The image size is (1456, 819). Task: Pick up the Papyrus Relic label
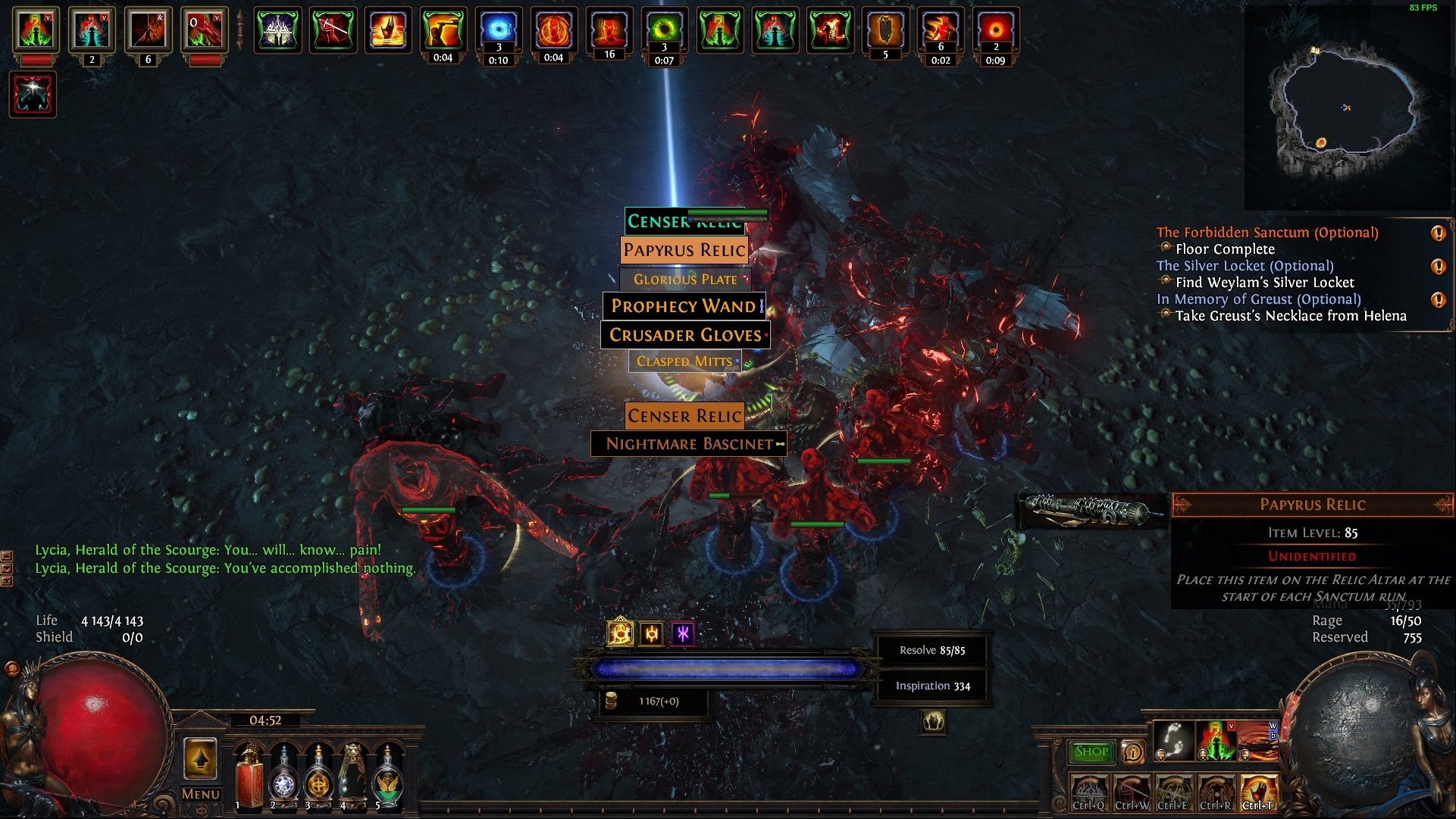684,250
